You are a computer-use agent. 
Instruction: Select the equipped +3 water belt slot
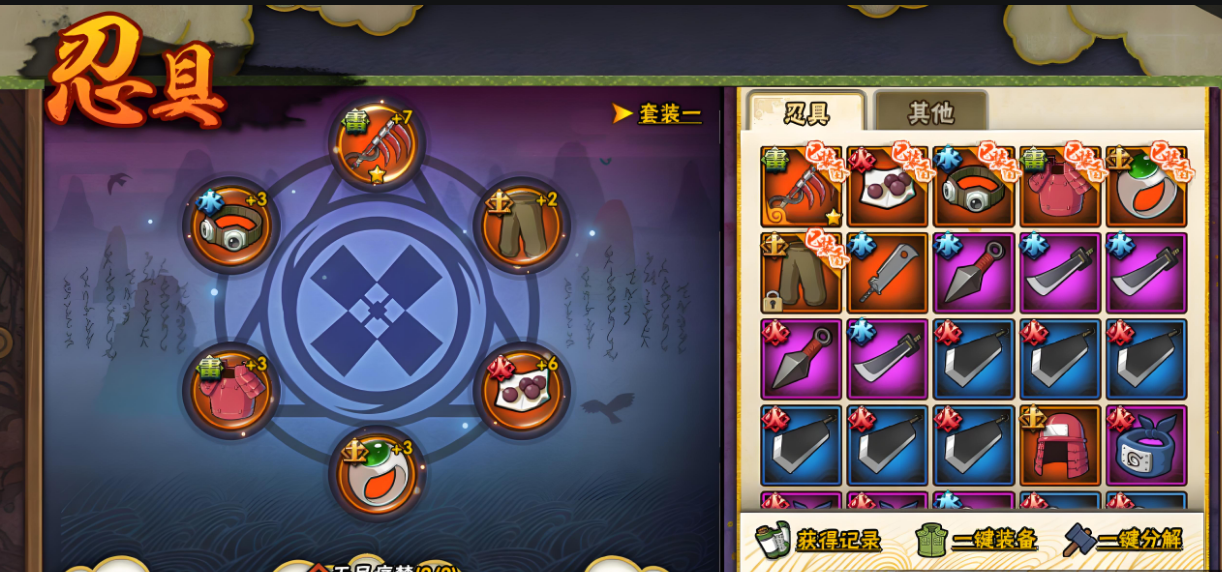231,227
